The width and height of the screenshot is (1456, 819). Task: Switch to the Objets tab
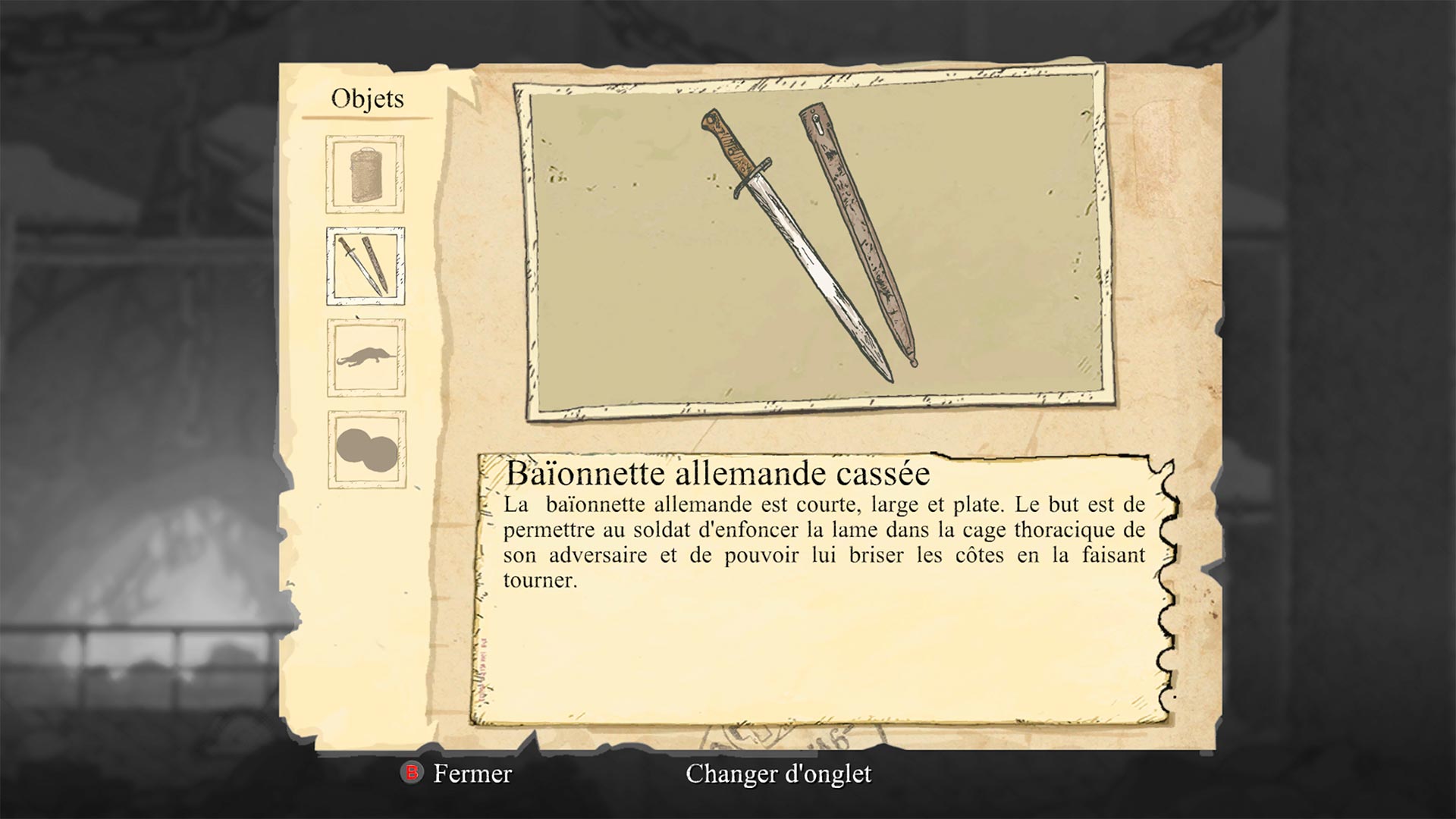point(368,99)
